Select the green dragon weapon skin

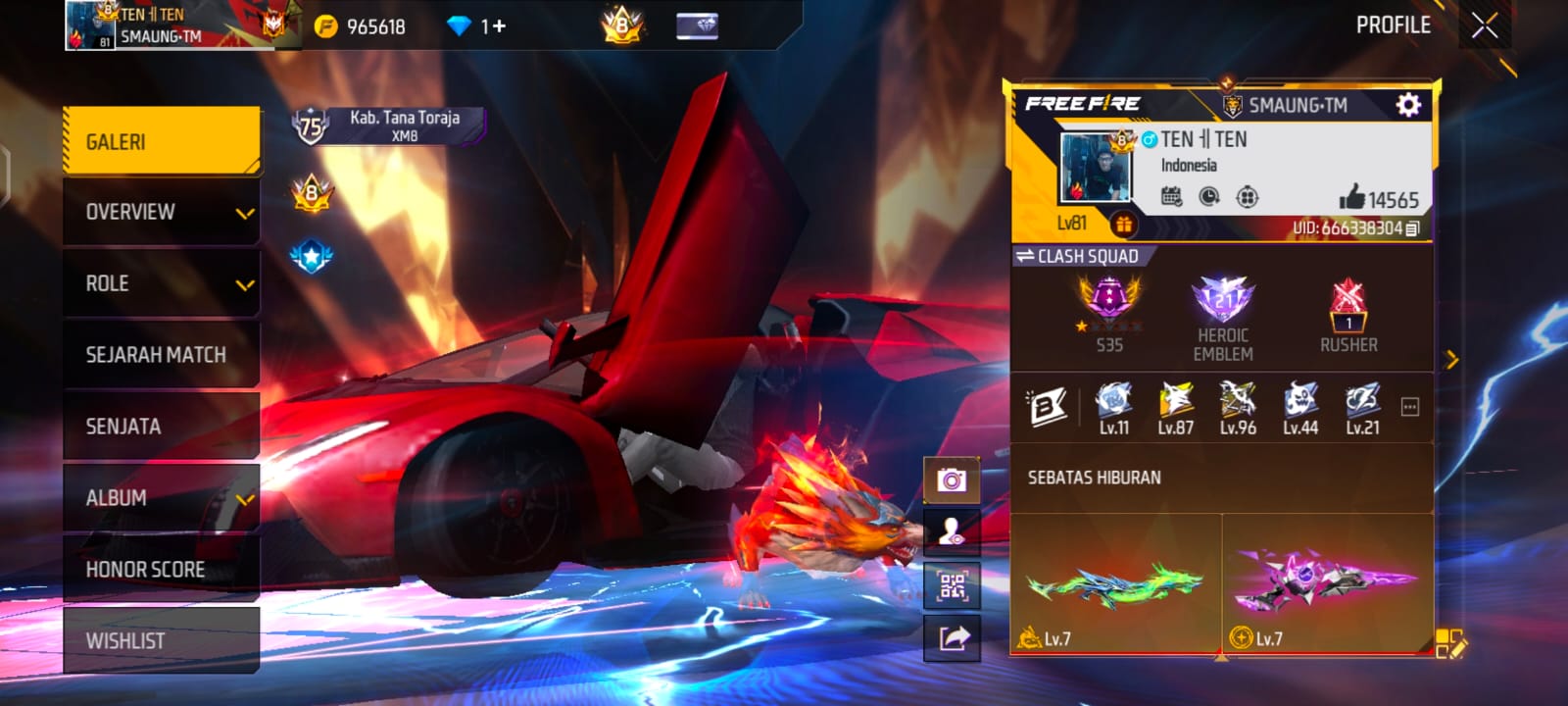point(1115,582)
